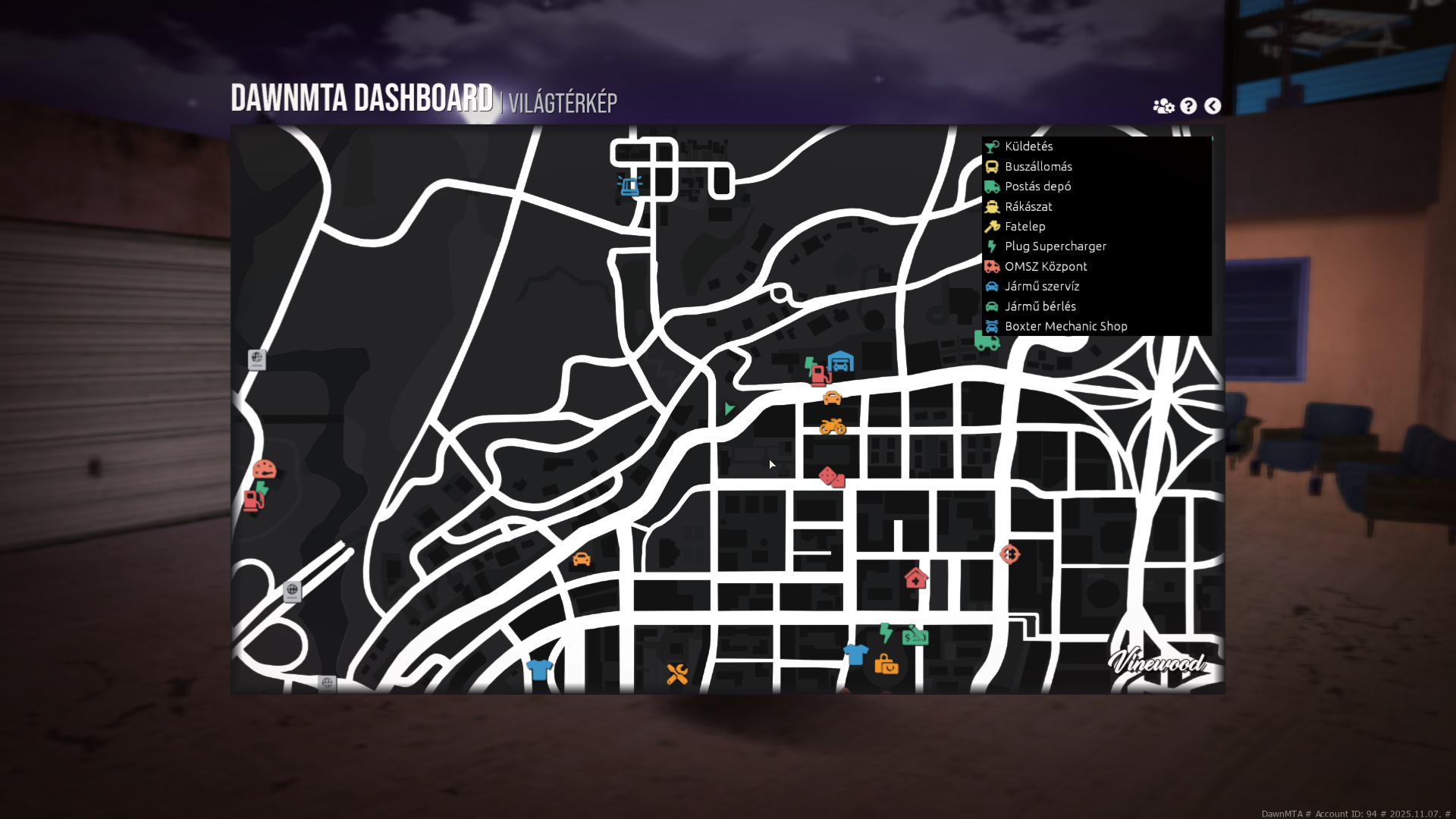Click the police siren map marker
The image size is (1456, 819).
tap(629, 185)
